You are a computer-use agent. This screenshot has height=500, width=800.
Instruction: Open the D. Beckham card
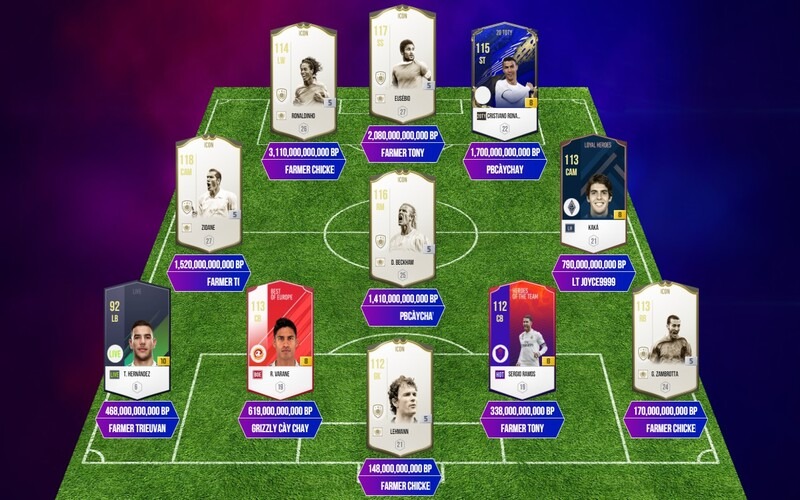(x=402, y=226)
